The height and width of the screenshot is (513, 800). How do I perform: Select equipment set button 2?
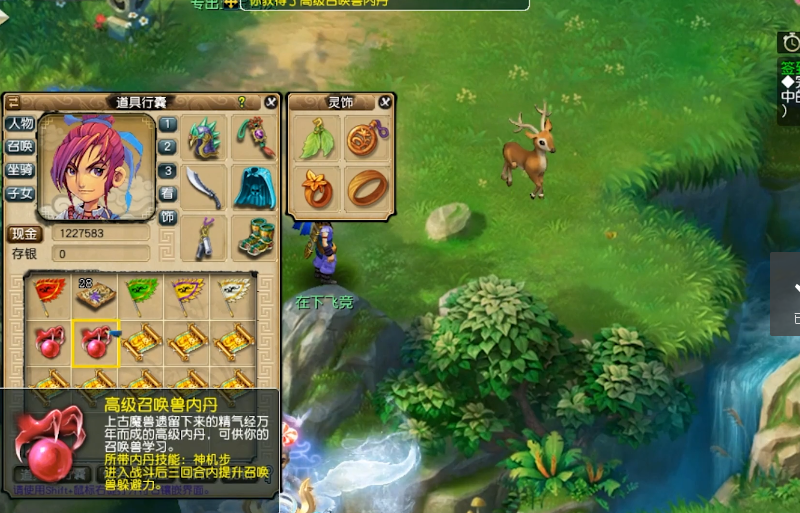168,147
